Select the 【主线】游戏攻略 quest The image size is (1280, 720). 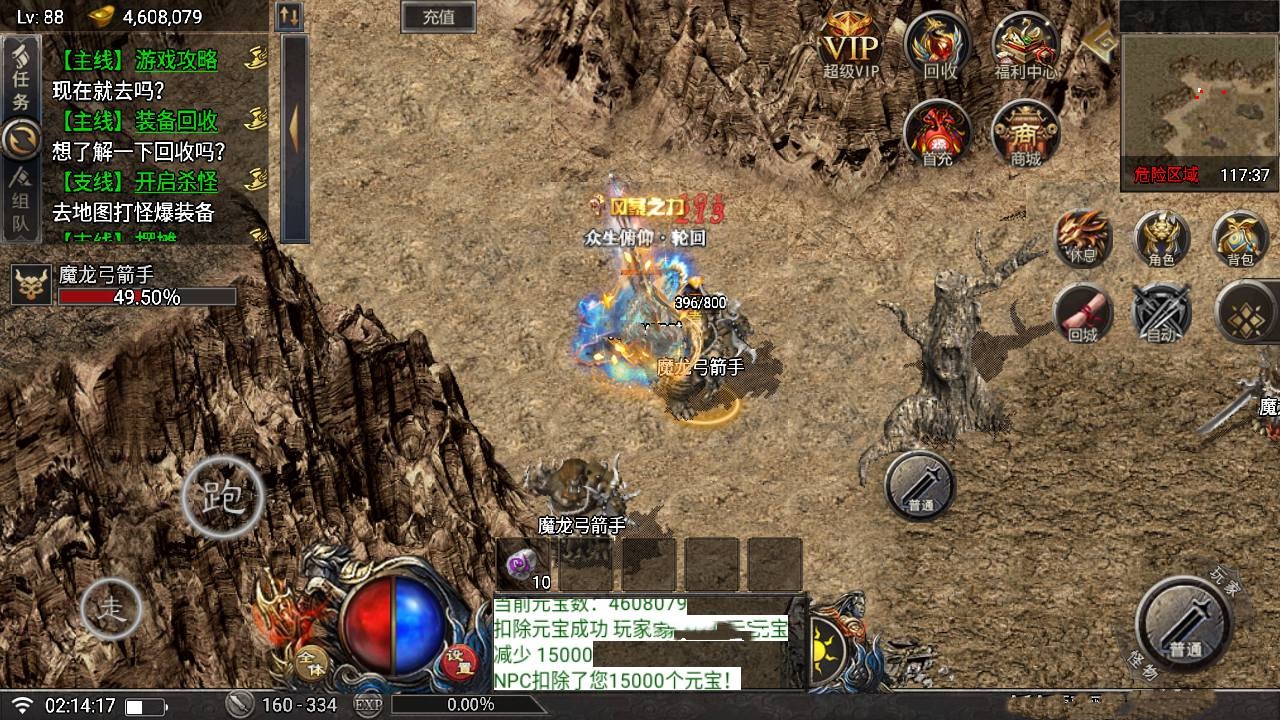tap(137, 60)
